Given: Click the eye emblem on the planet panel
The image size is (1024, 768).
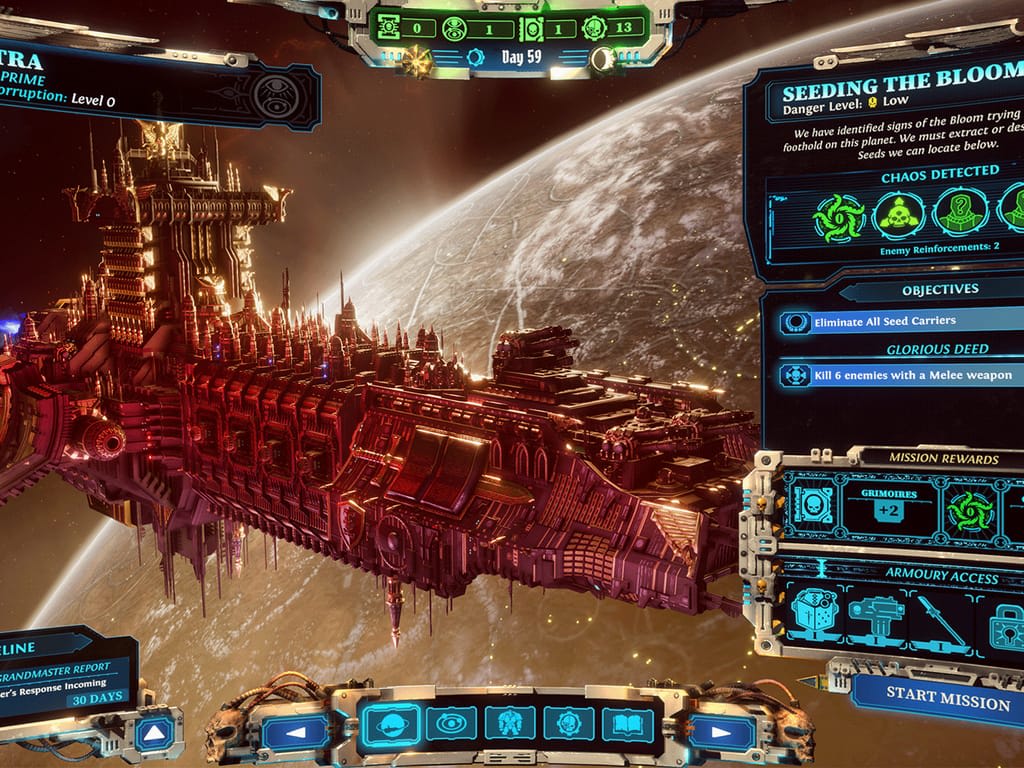Looking at the screenshot, I should click(x=275, y=96).
